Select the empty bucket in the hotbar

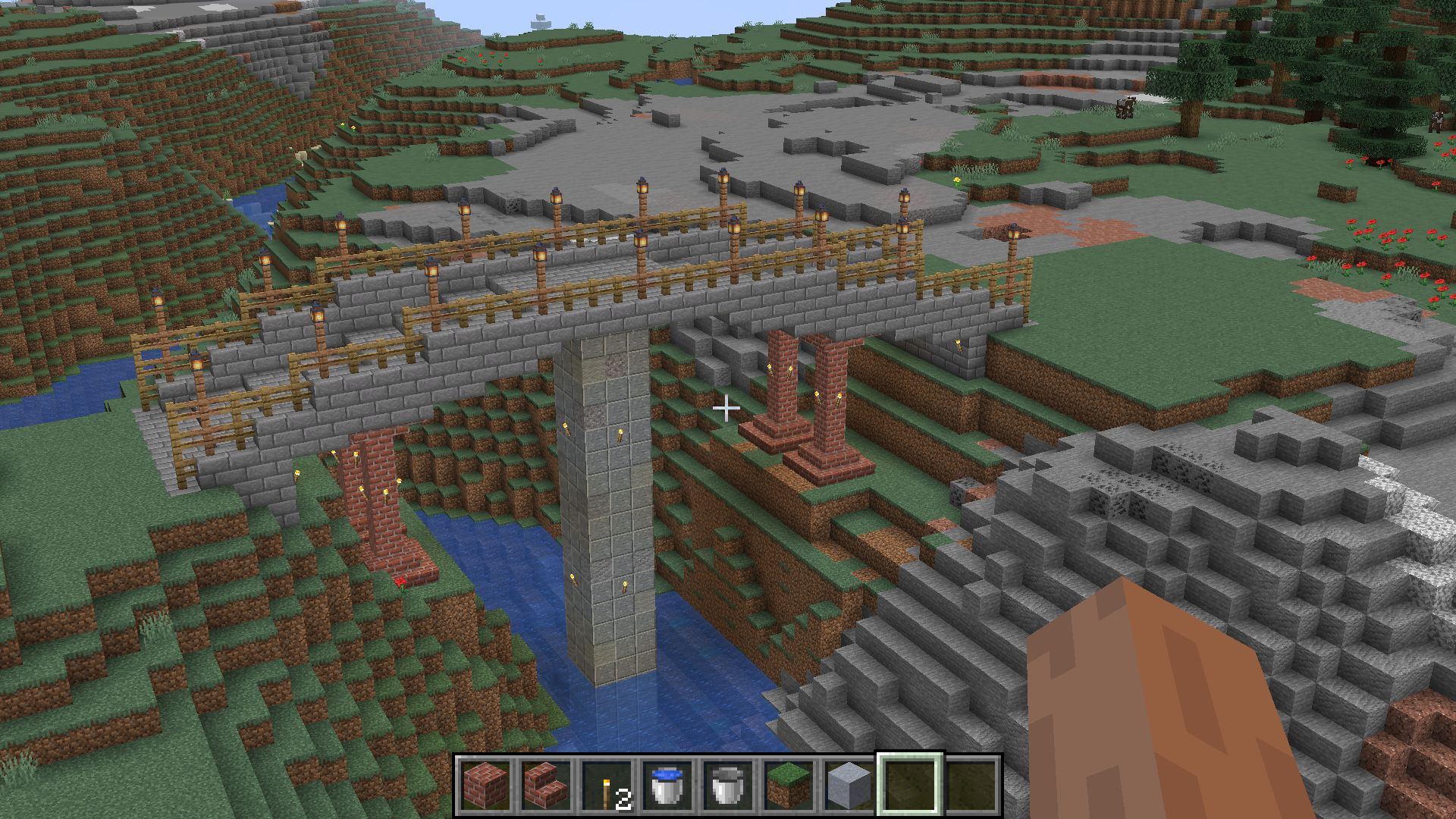click(x=728, y=786)
